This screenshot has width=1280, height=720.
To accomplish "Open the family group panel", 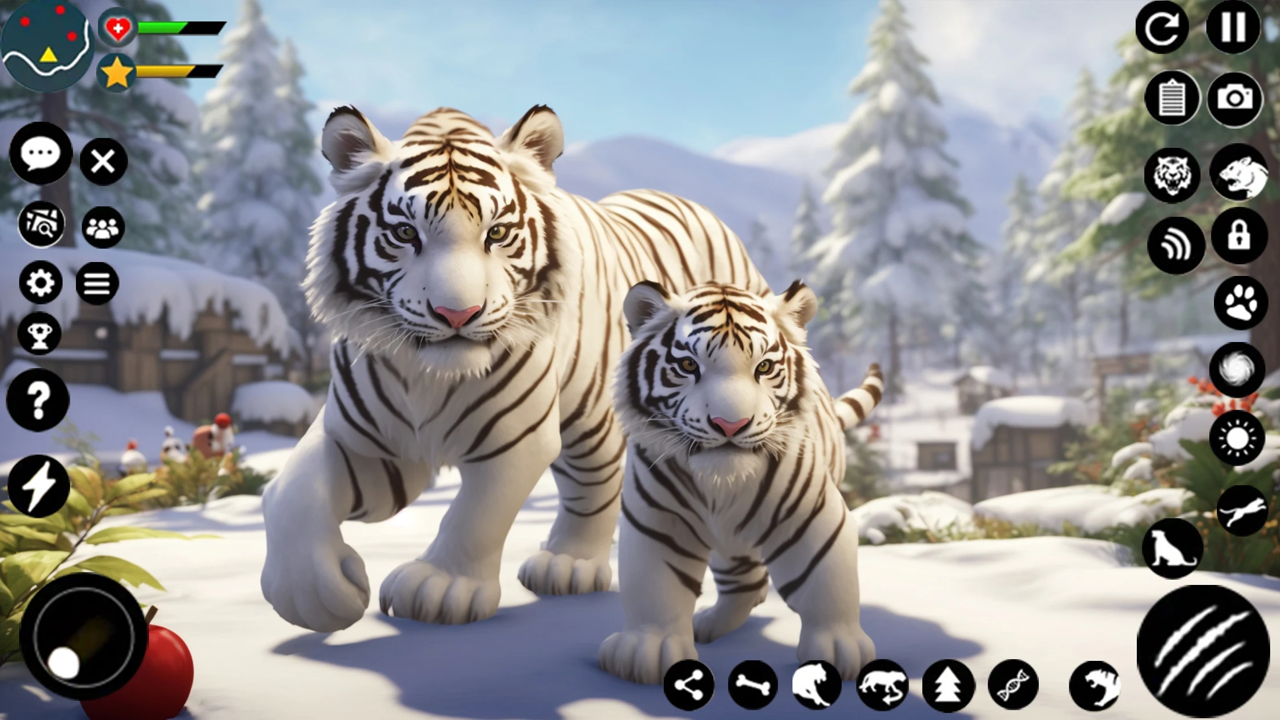I will click(x=103, y=229).
